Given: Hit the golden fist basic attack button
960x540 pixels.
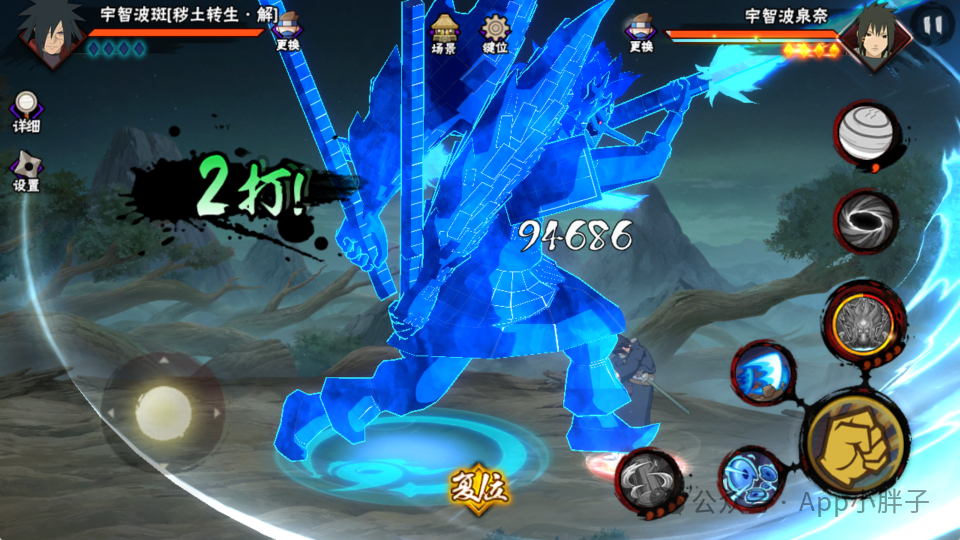Looking at the screenshot, I should pos(855,442).
